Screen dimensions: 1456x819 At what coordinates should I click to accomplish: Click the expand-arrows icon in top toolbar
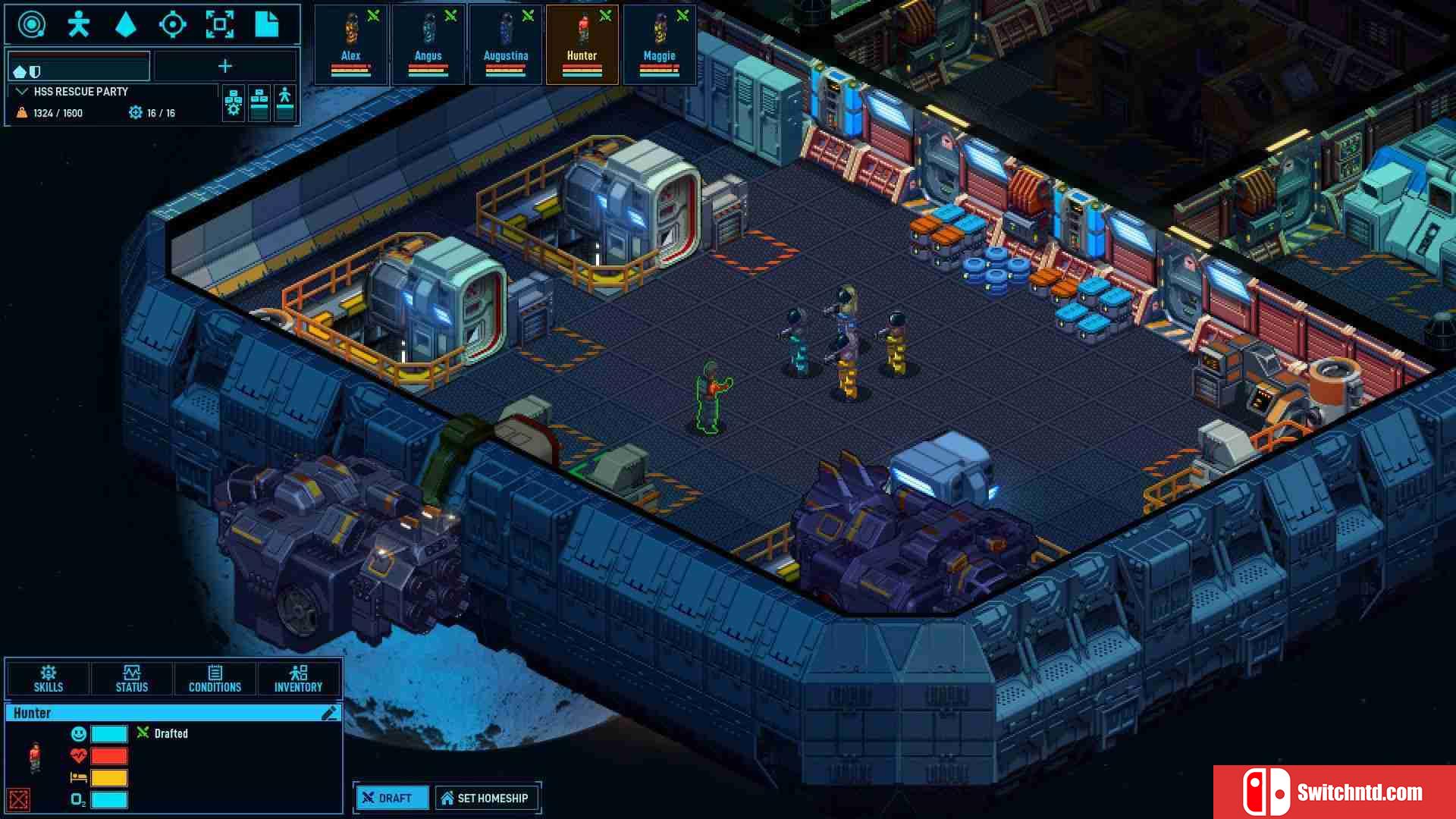[x=220, y=24]
